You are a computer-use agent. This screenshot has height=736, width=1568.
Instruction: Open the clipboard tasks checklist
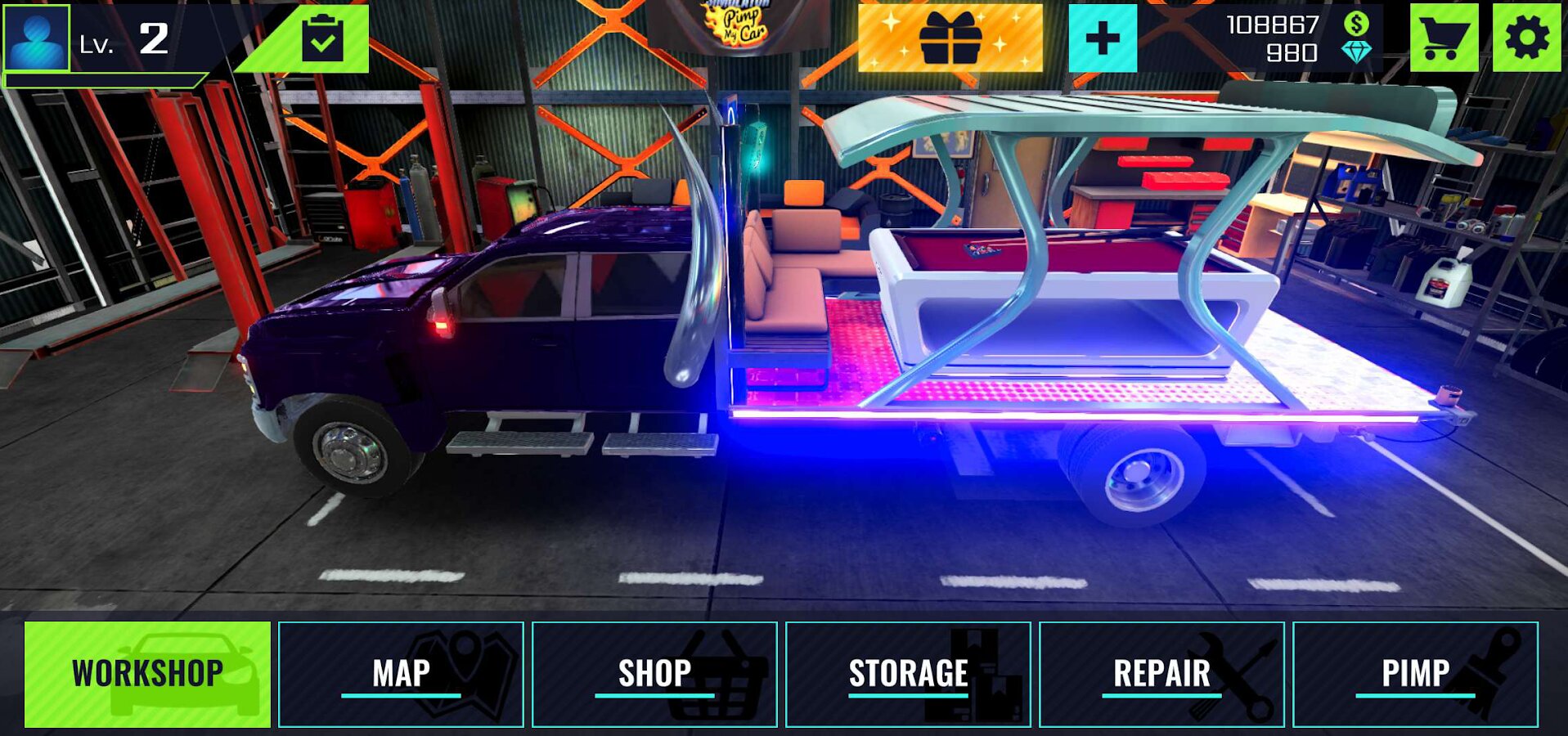[322, 38]
